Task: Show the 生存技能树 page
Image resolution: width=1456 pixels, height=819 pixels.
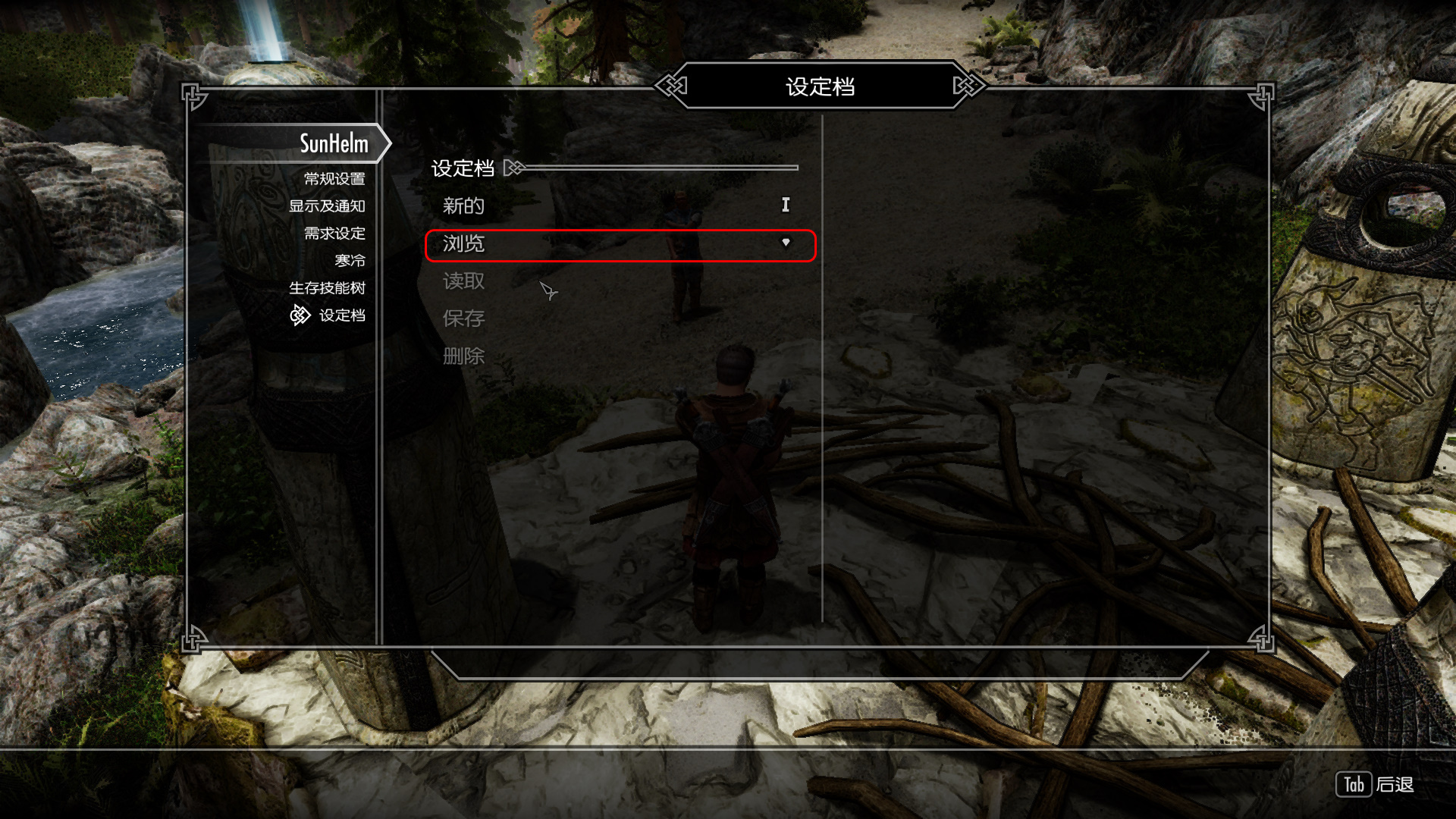Action: (327, 288)
